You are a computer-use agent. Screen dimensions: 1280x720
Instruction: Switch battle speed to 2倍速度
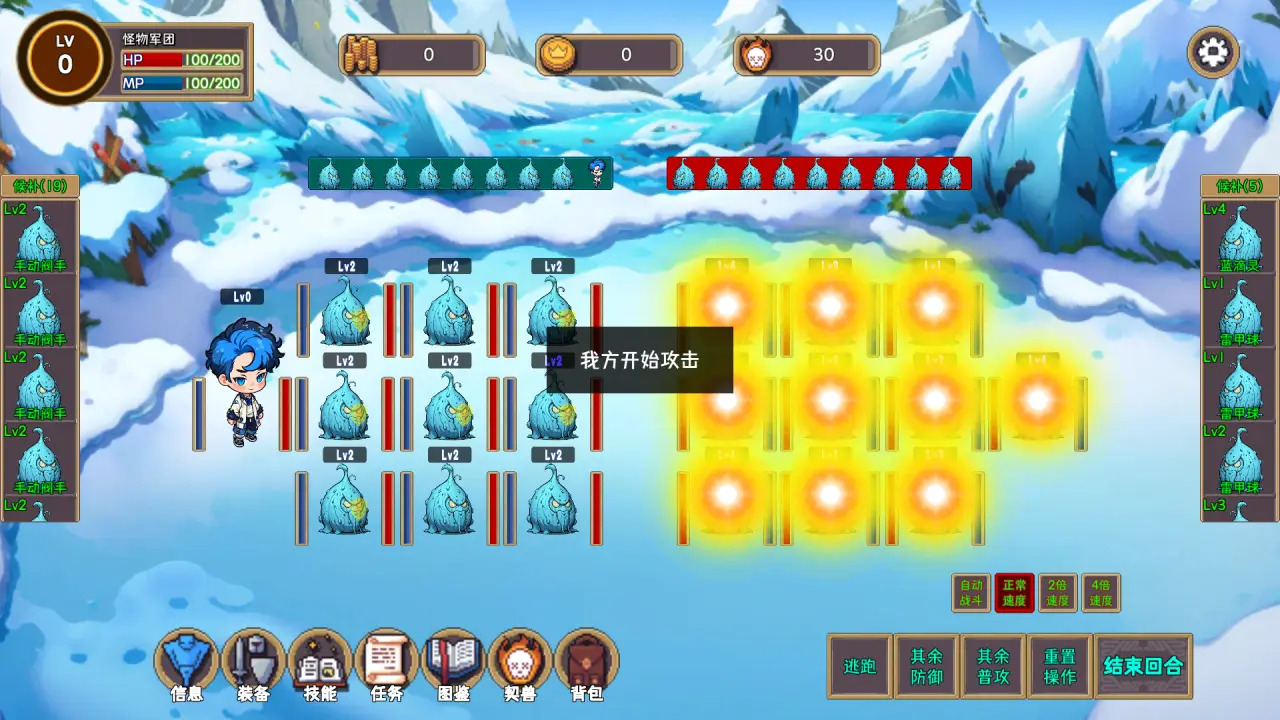pos(1057,592)
